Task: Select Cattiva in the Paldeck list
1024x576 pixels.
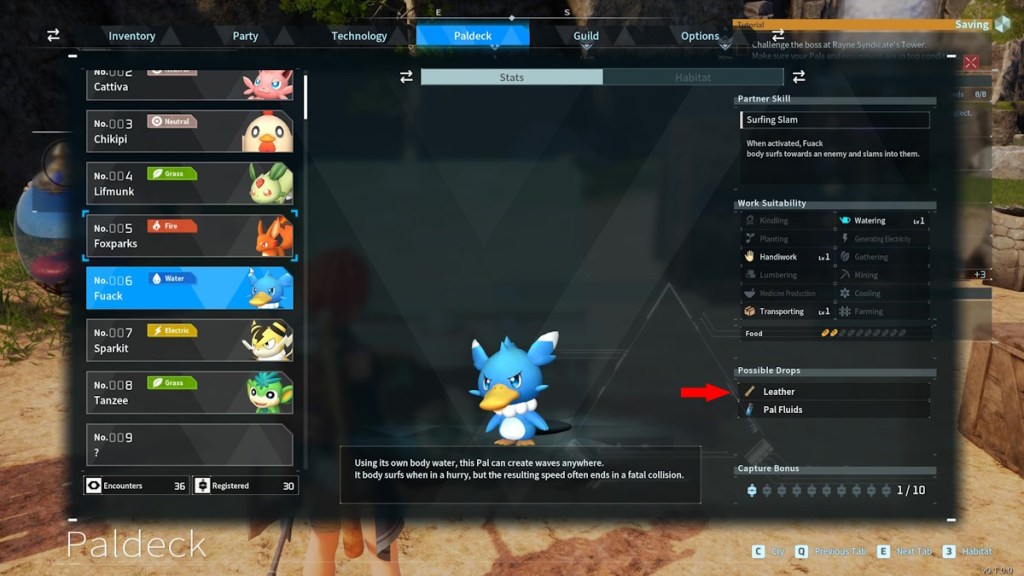Action: (190, 82)
